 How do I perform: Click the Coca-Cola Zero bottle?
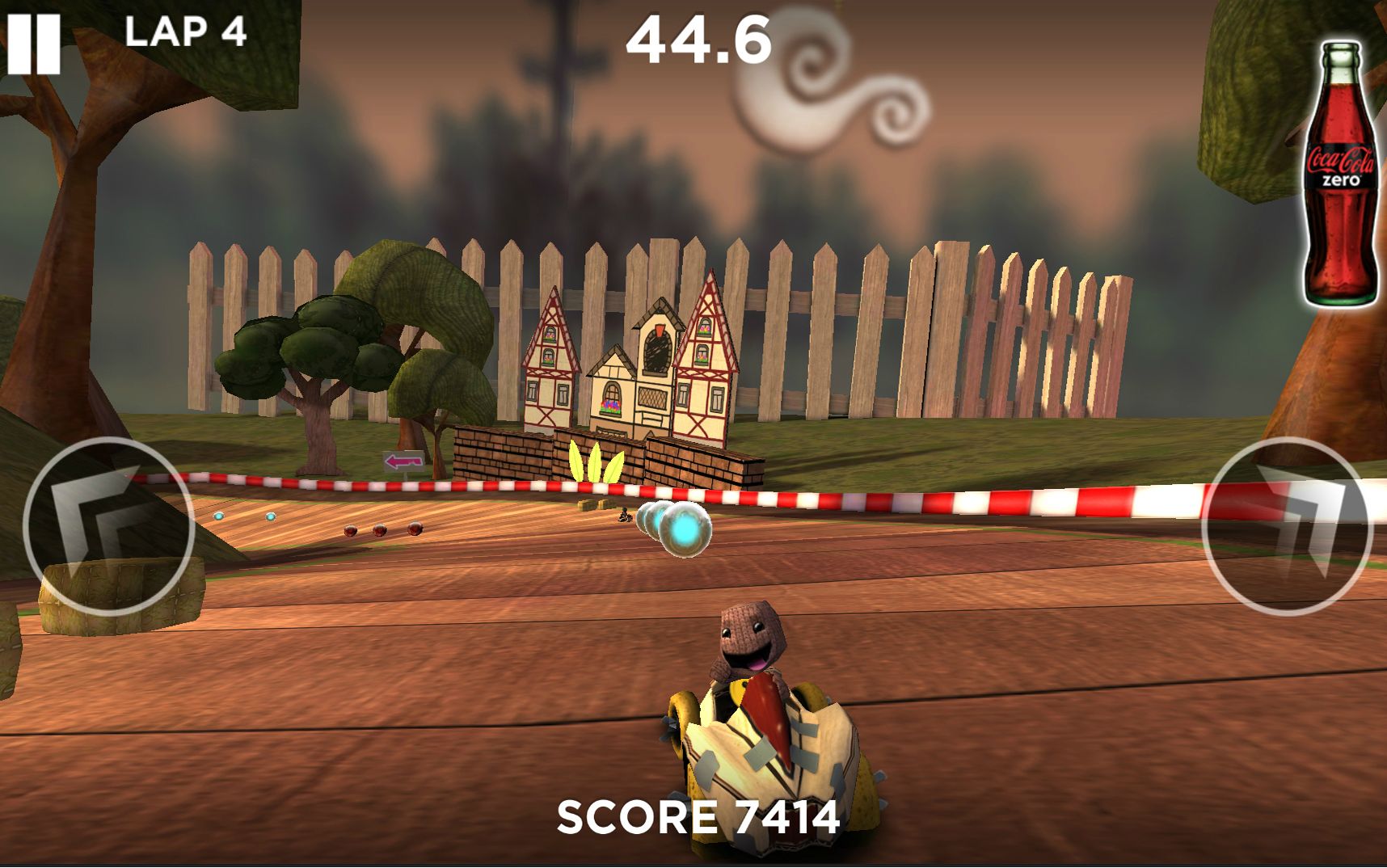(1340, 173)
